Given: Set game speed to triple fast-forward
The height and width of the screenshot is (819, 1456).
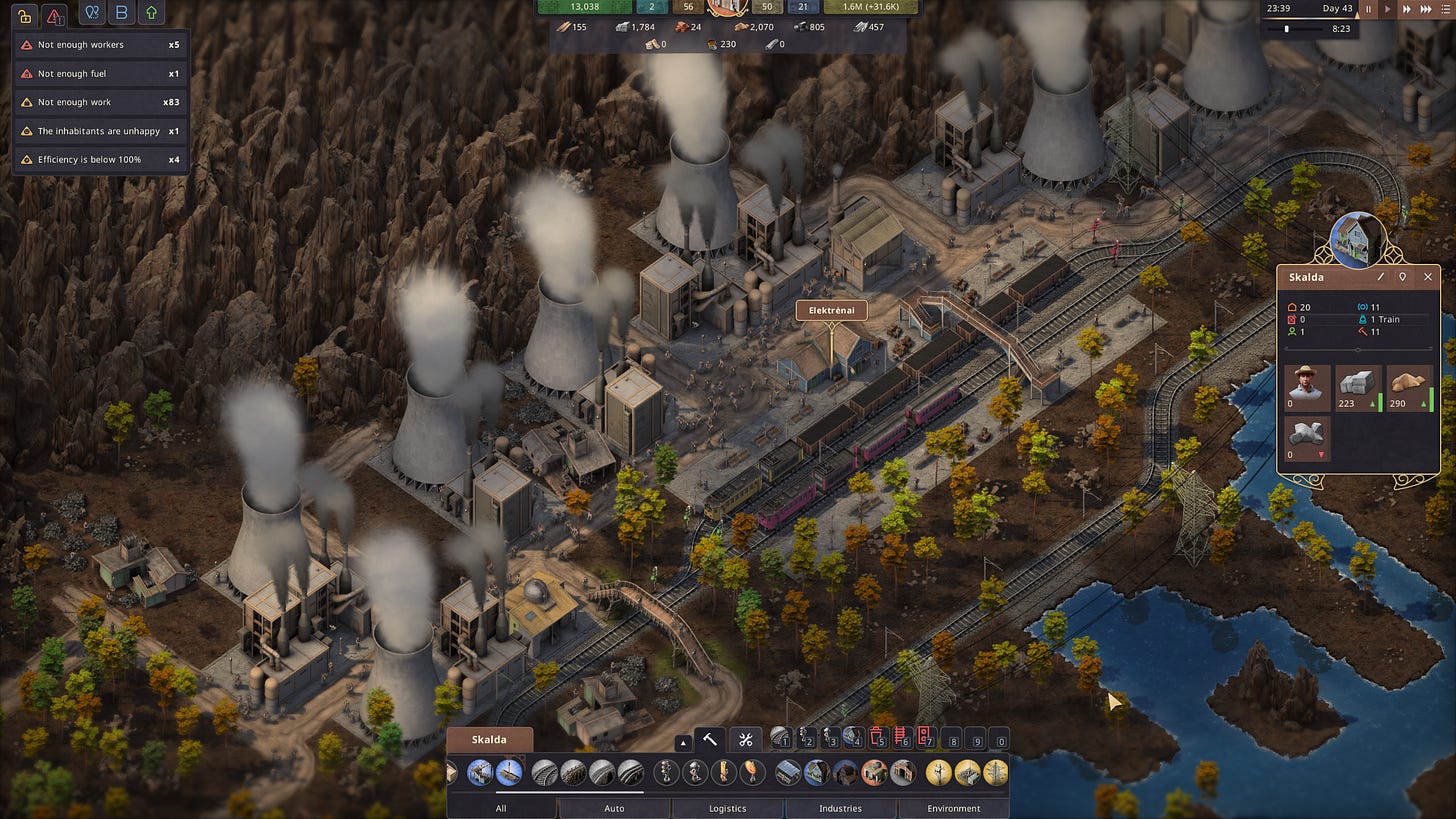Looking at the screenshot, I should [1428, 9].
